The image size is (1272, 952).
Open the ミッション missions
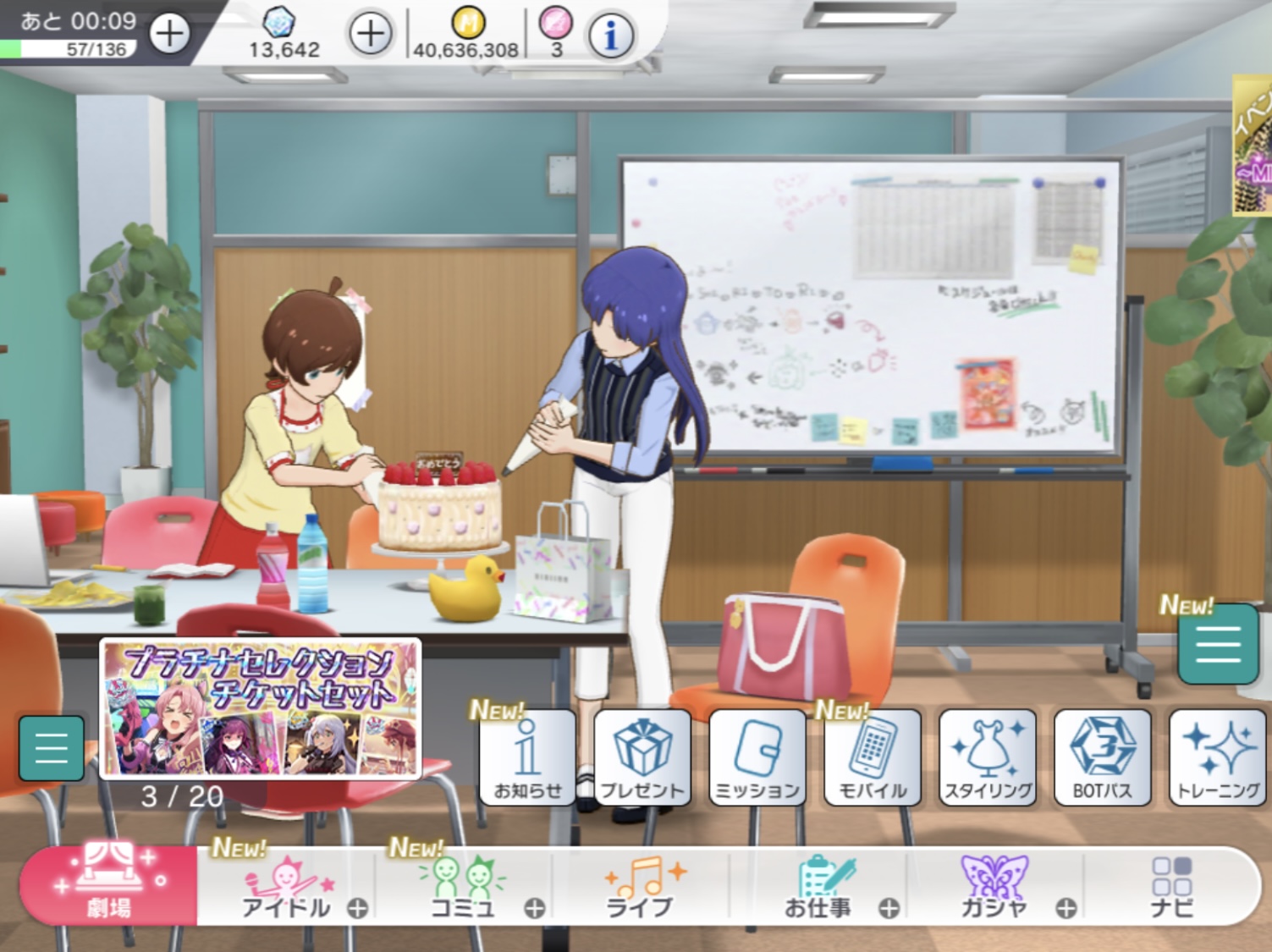(757, 757)
